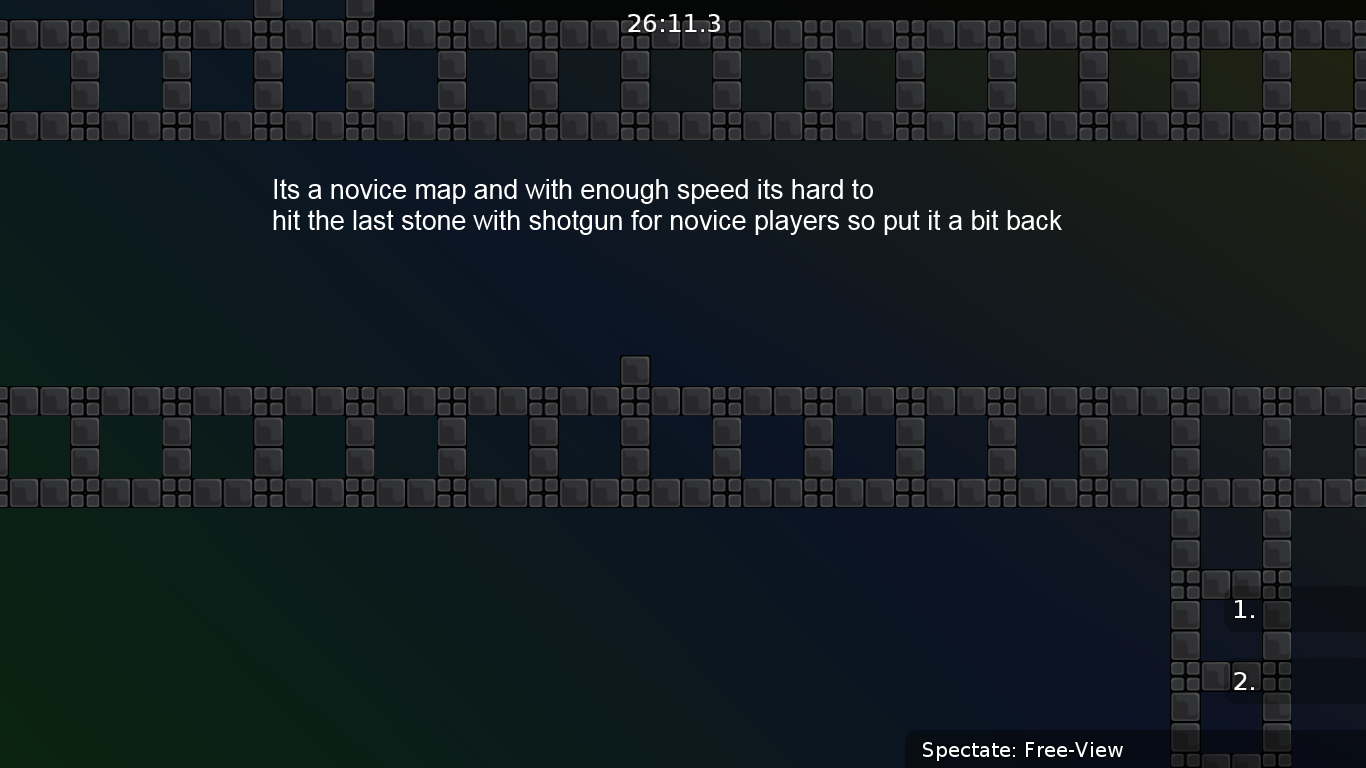Open the Spectate: Free-View selector bar

coord(1021,749)
